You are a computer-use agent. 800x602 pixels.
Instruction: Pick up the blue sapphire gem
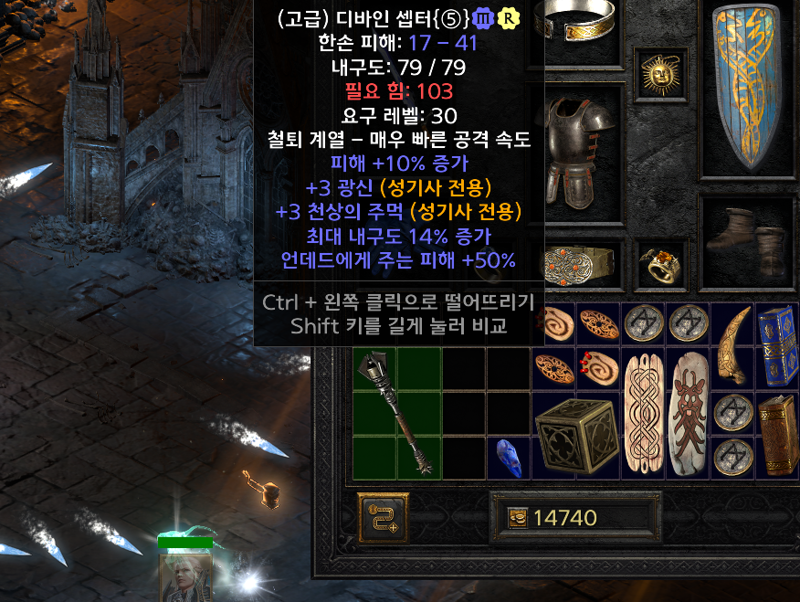(509, 457)
